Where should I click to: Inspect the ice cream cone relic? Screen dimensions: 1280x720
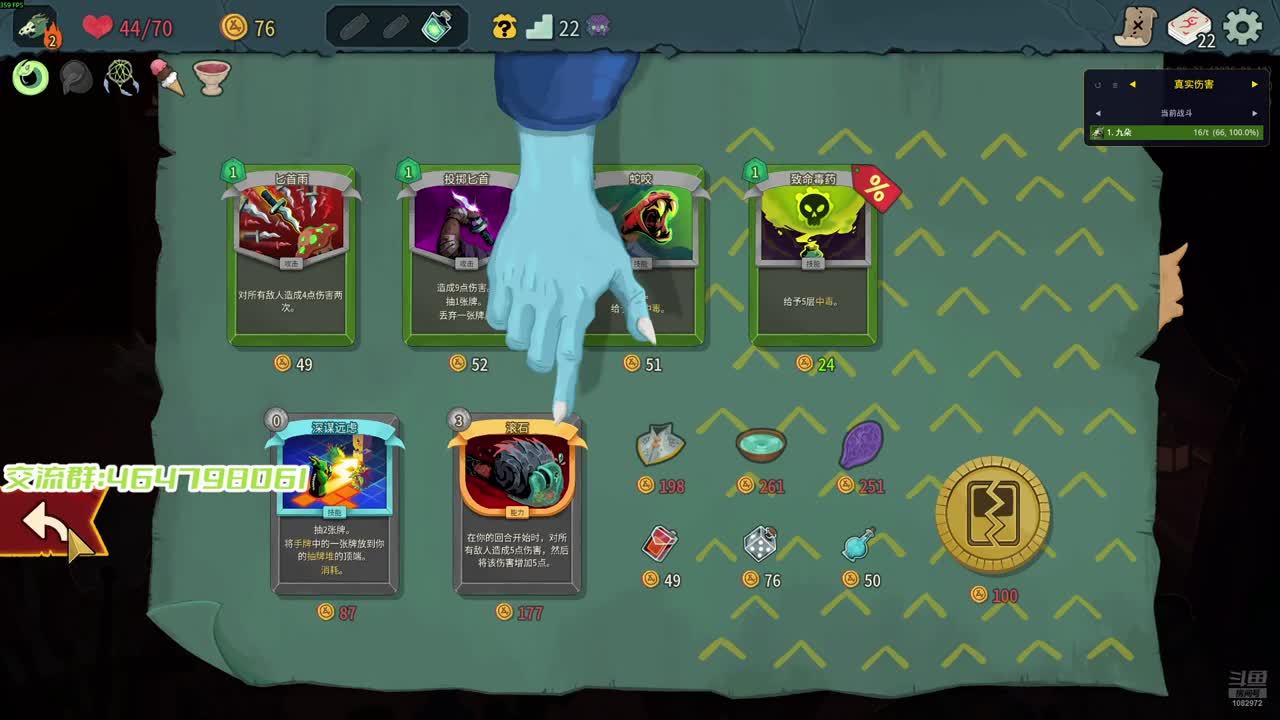click(x=167, y=77)
